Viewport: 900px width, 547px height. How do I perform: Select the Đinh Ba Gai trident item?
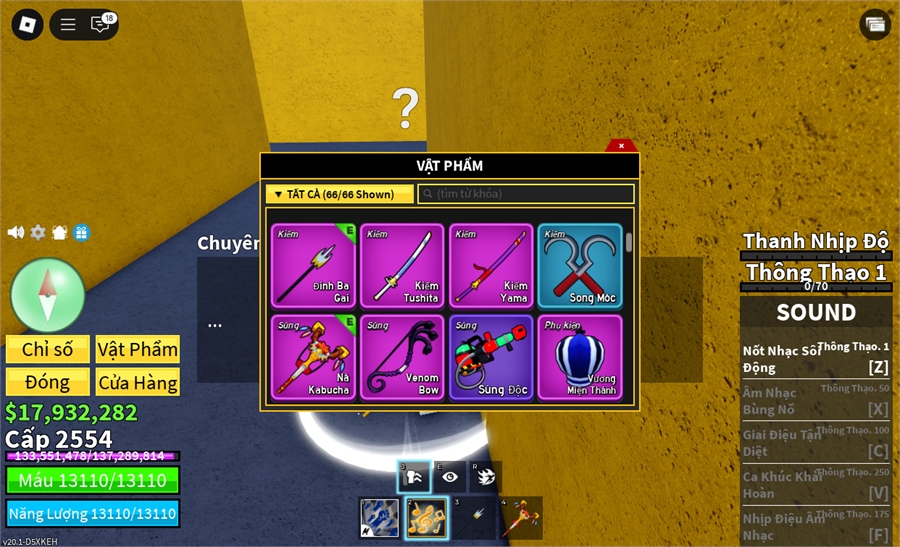(313, 265)
